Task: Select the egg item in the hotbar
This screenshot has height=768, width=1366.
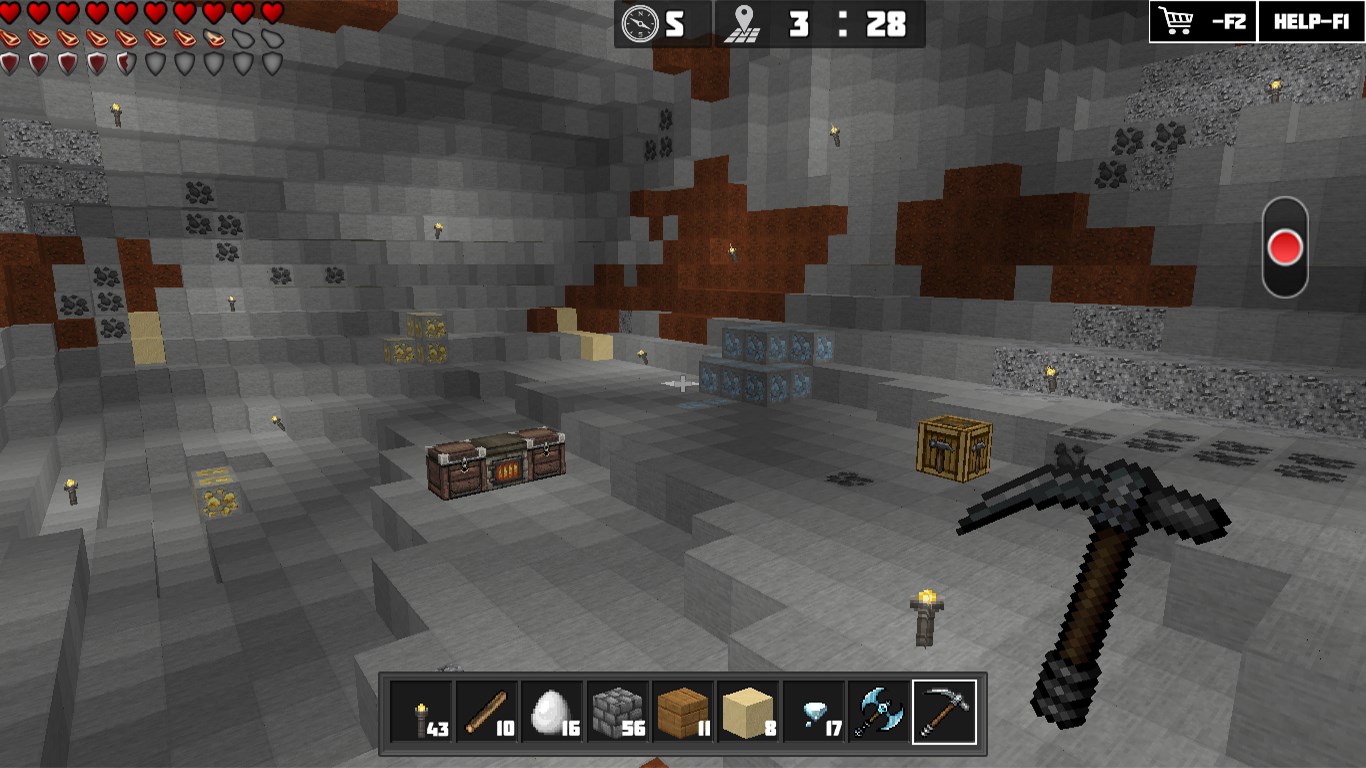Action: coord(551,713)
